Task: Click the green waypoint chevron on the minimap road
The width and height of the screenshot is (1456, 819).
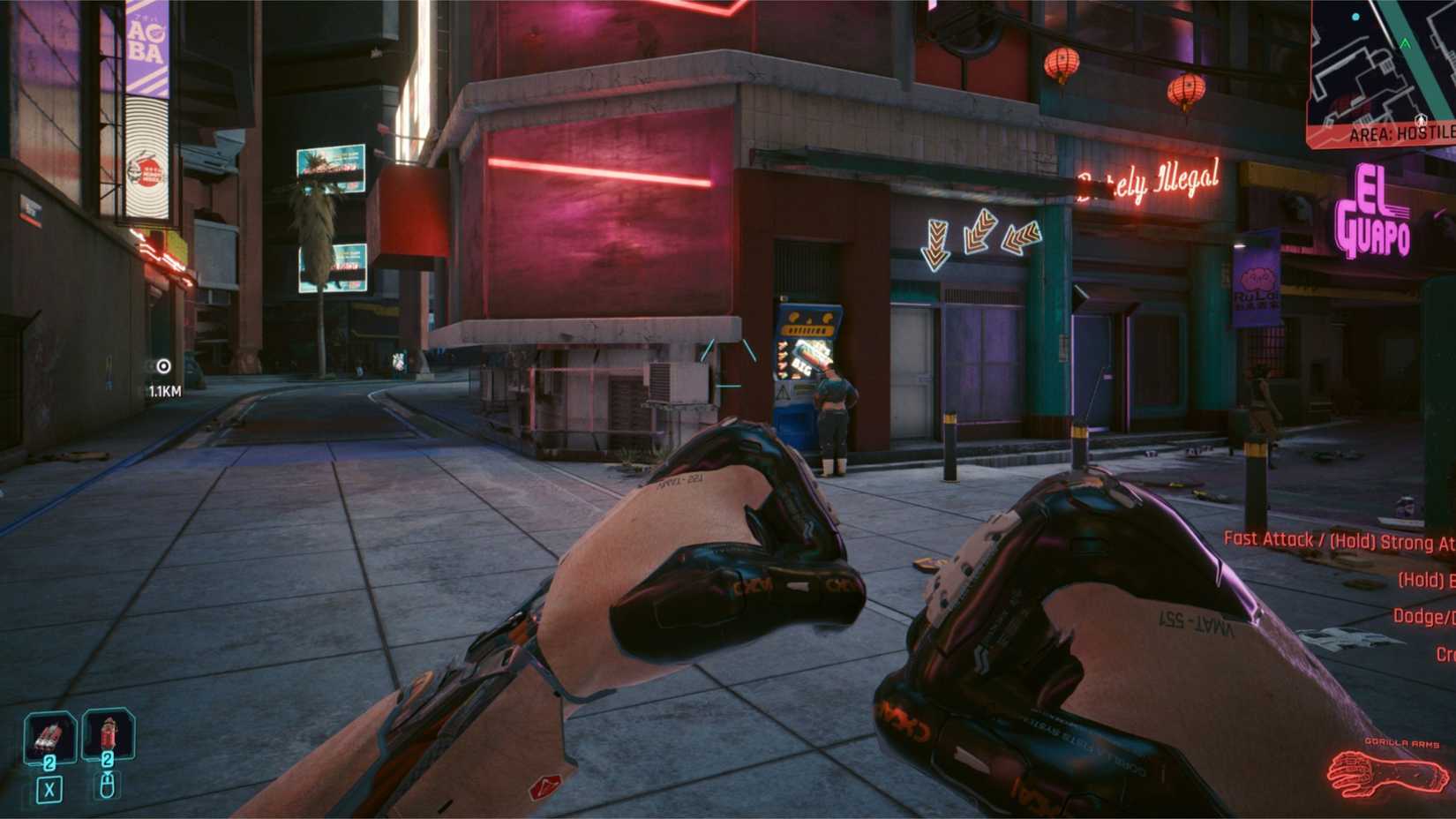Action: click(1405, 43)
